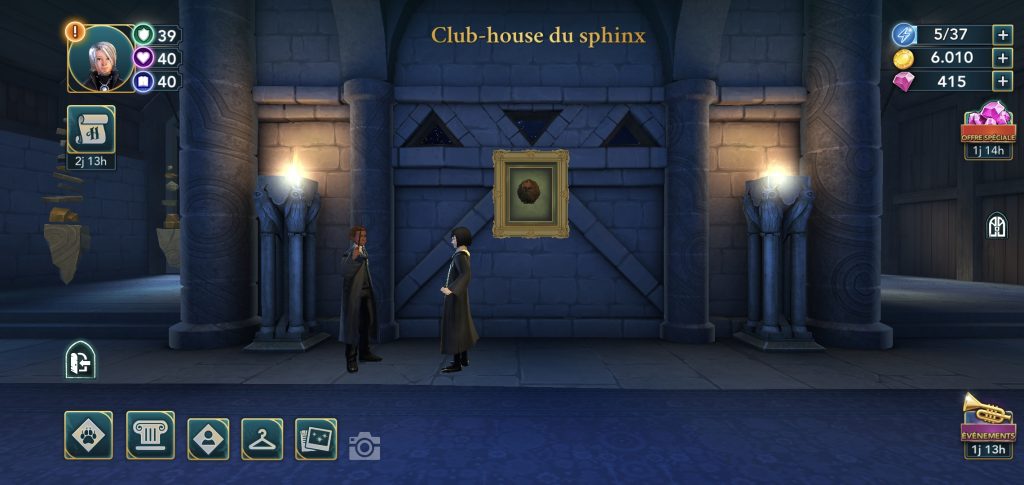Screen dimensions: 1024x485
Task: Take a photo with the camera icon
Action: (364, 446)
